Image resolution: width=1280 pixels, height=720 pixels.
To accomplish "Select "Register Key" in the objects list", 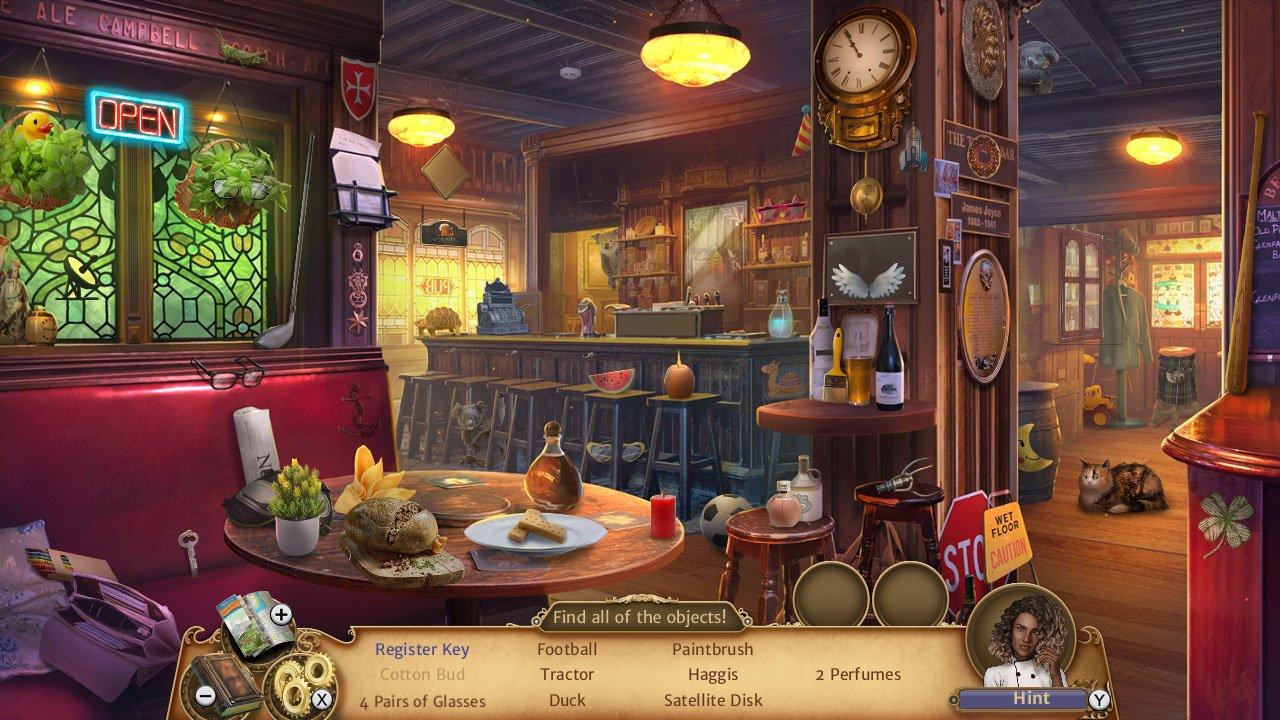I will (x=422, y=649).
